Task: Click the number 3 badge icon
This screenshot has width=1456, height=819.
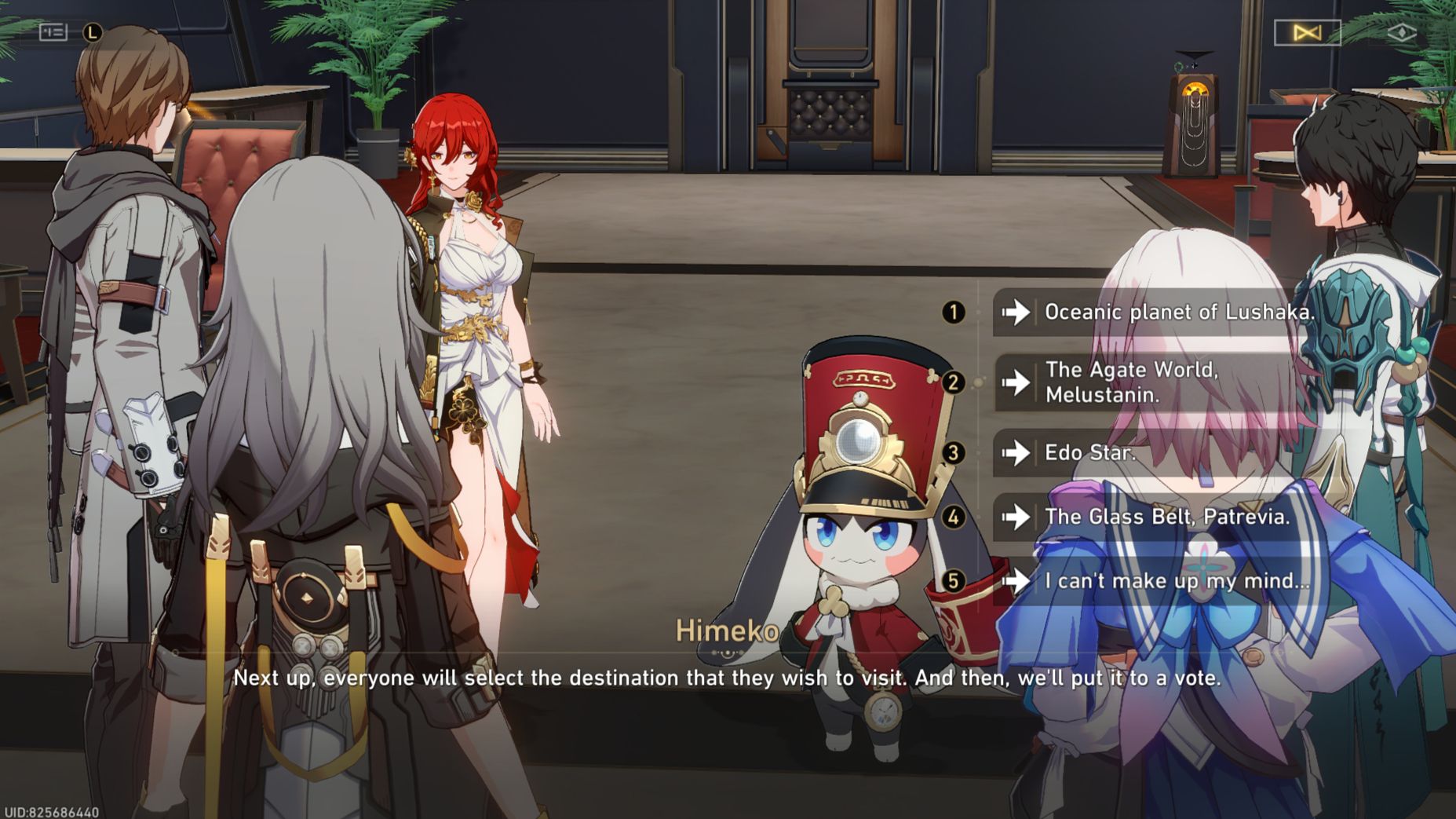Action: 954,453
